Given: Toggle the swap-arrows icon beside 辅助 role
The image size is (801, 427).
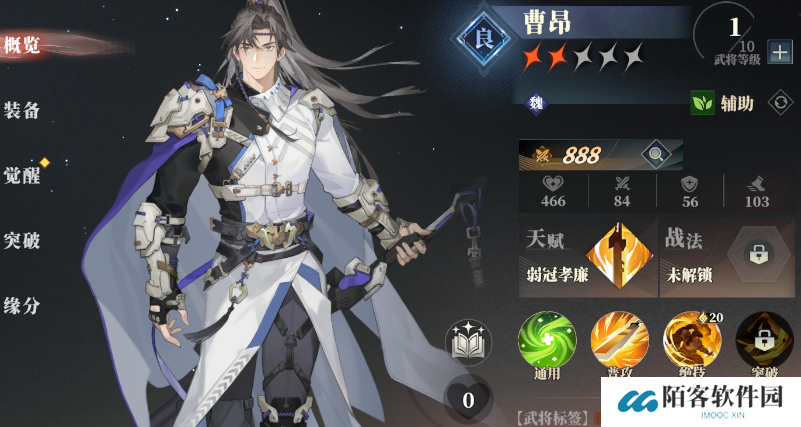Looking at the screenshot, I should coord(777,101).
